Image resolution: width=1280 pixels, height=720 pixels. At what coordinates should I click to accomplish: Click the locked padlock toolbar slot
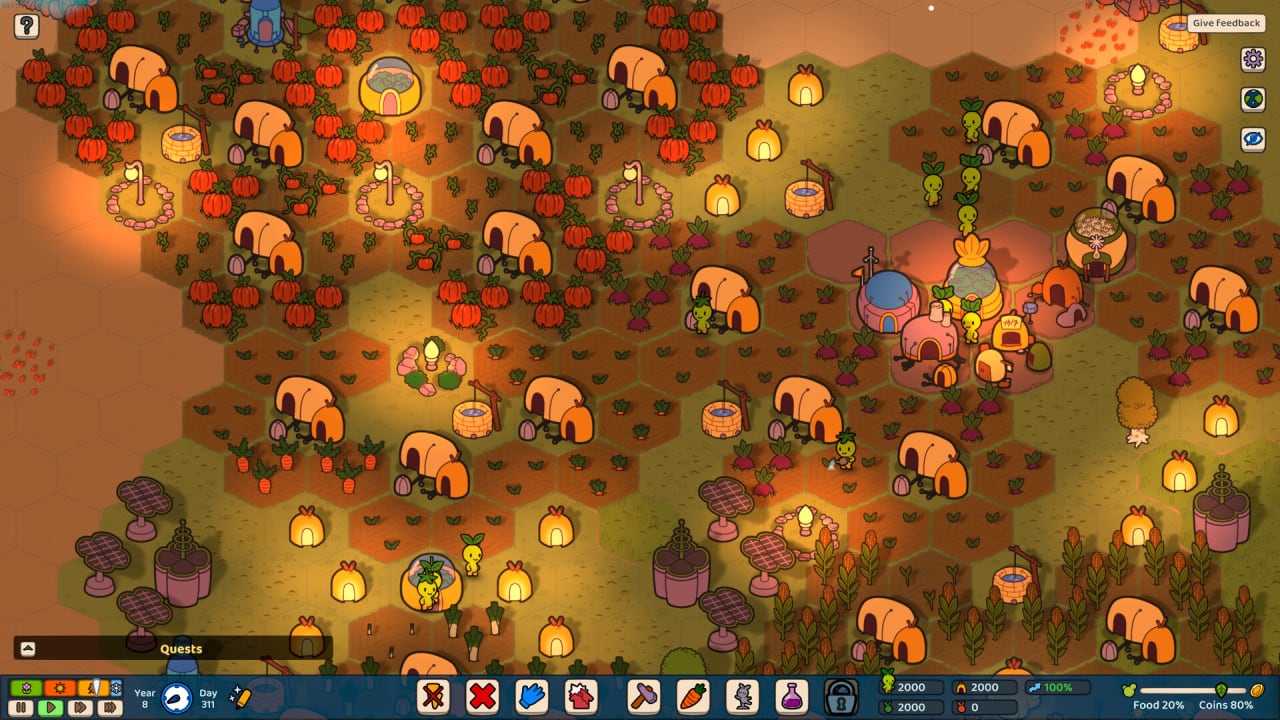tap(841, 696)
